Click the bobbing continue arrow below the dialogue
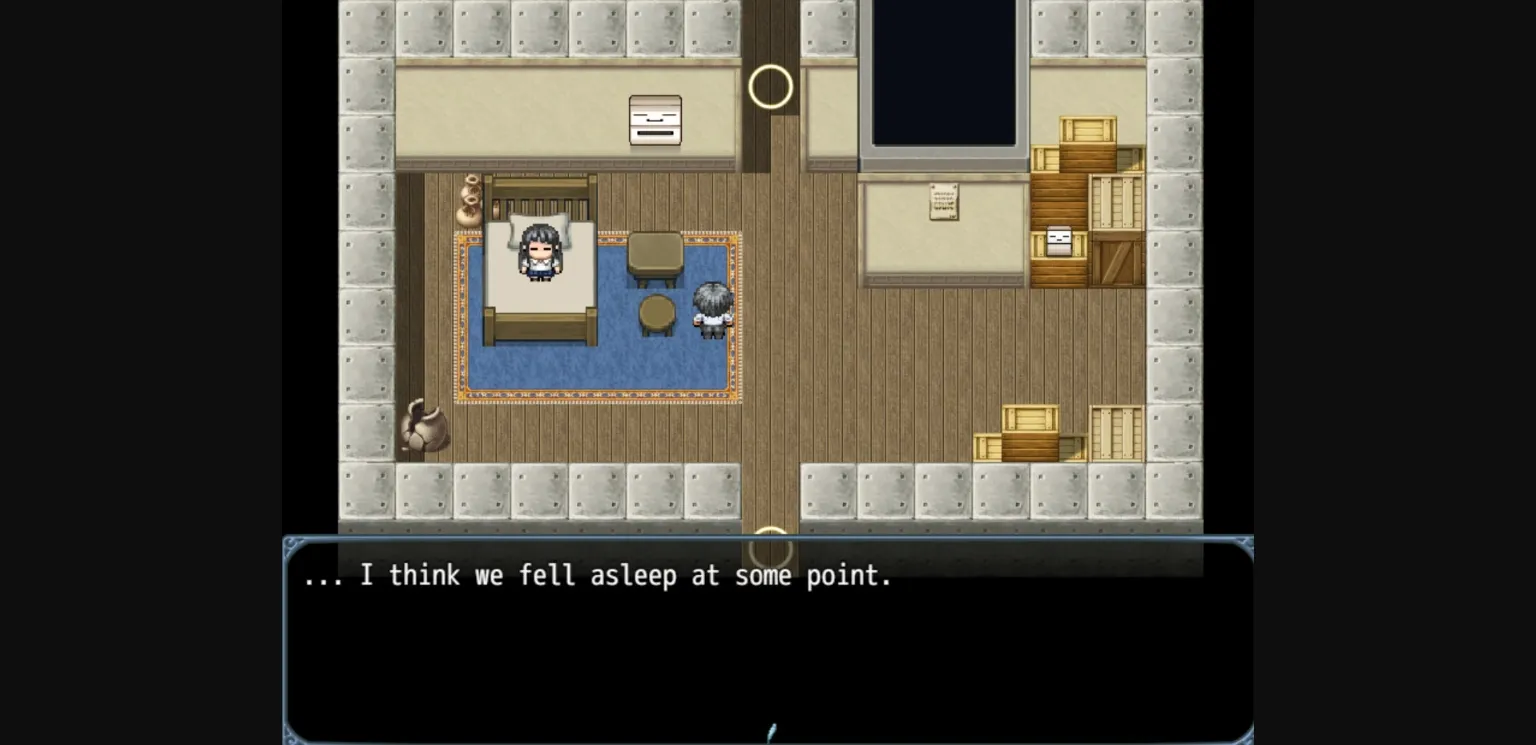This screenshot has width=1536, height=745. click(x=770, y=732)
